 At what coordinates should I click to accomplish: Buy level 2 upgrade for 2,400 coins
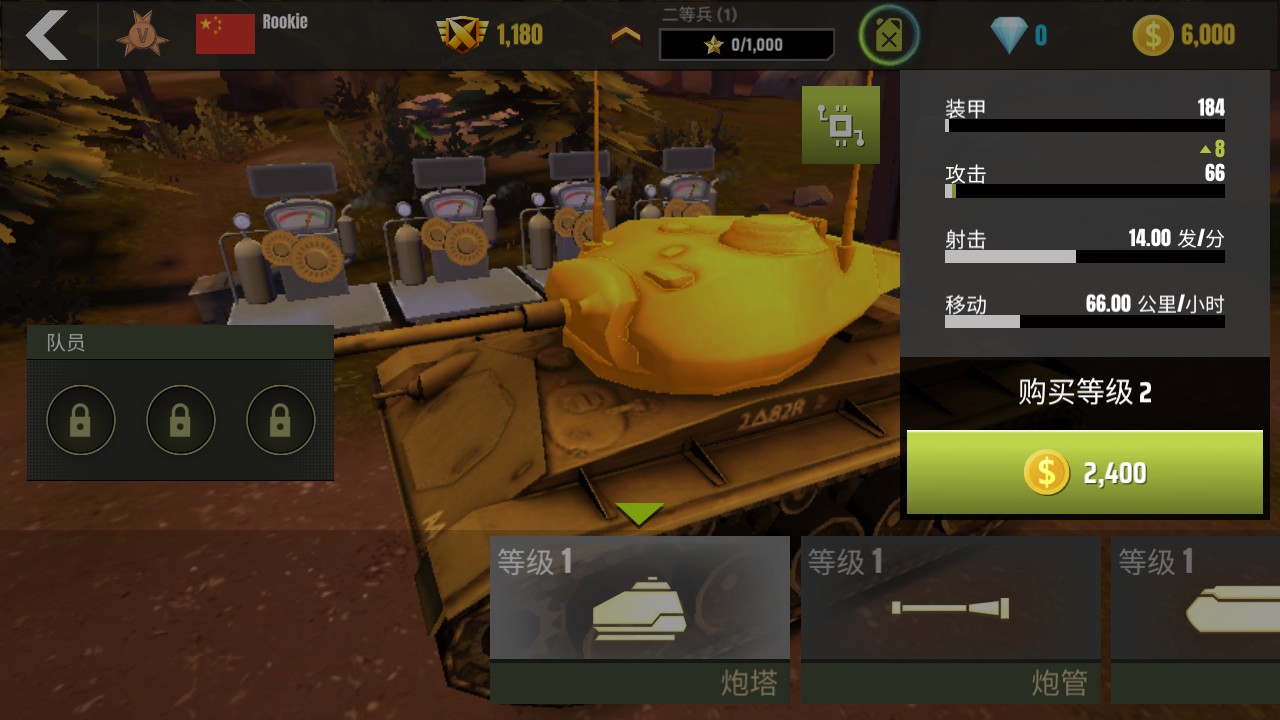(x=1084, y=473)
